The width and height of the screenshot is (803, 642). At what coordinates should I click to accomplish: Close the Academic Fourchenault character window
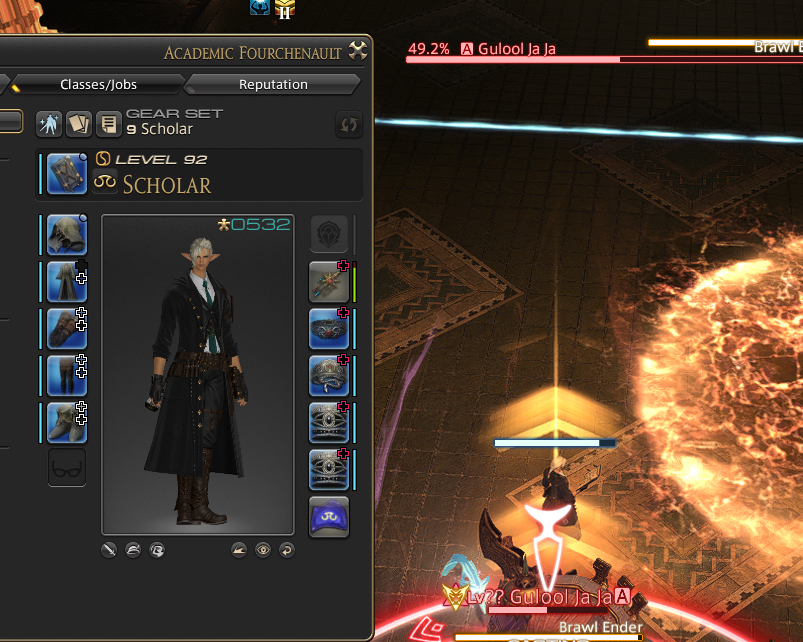click(x=359, y=51)
